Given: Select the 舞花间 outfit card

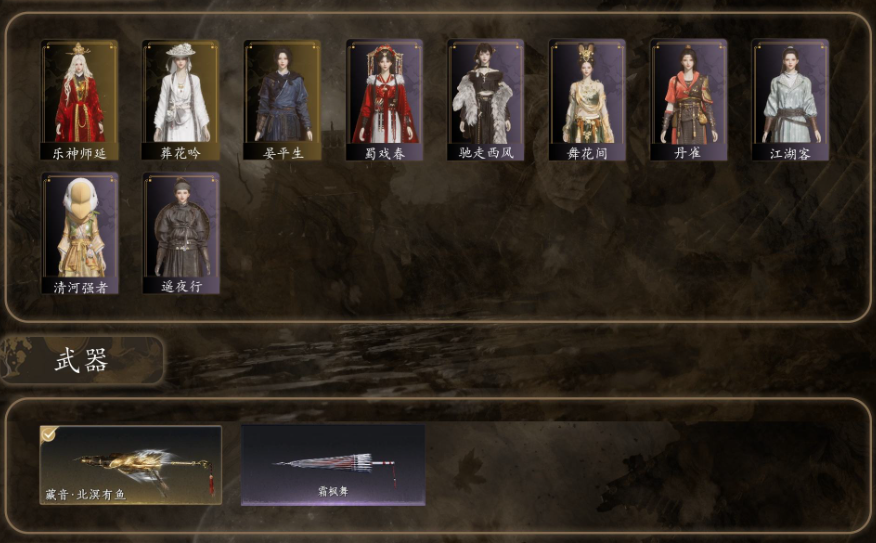Looking at the screenshot, I should (587, 100).
